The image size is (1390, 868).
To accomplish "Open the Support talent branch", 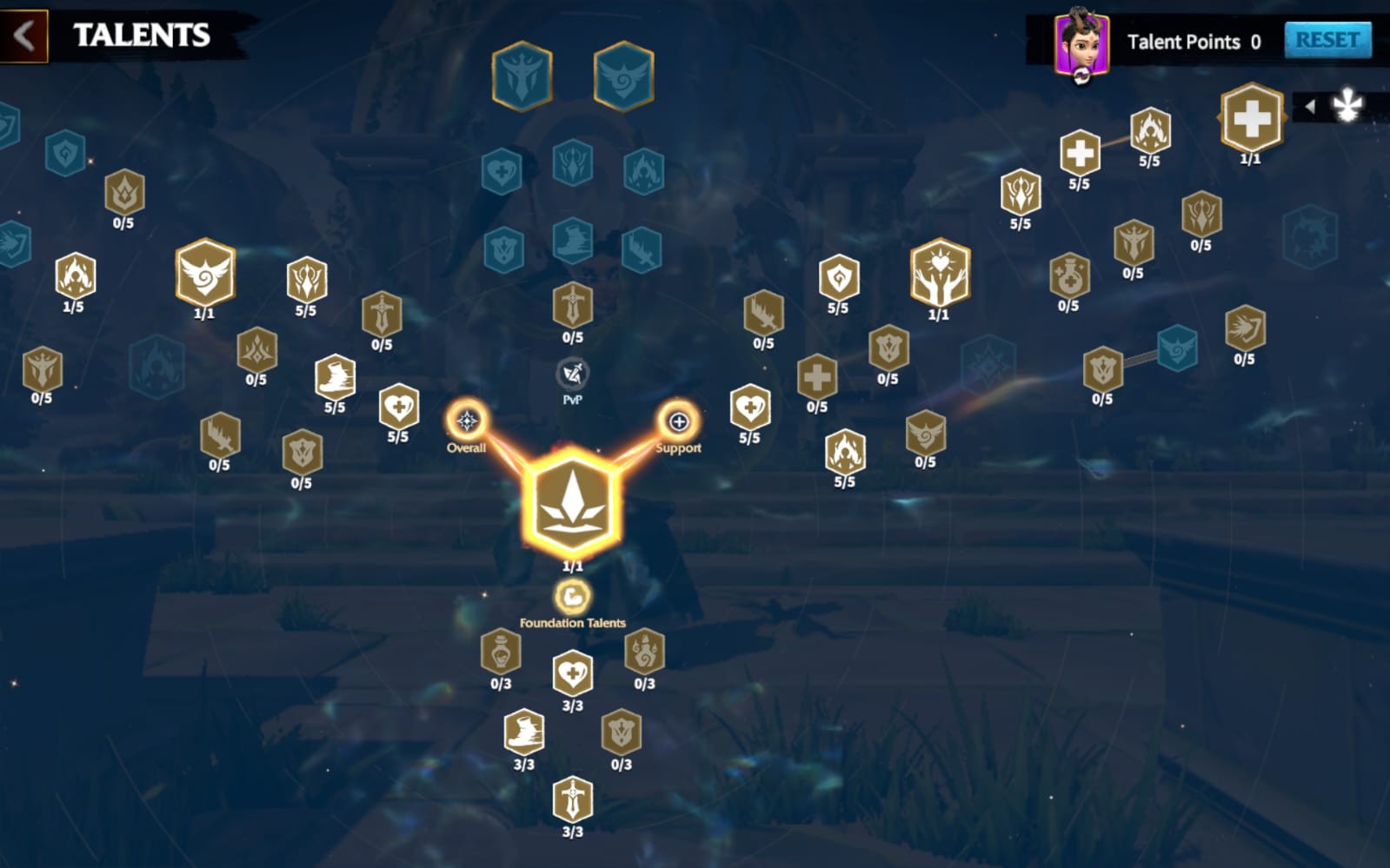I will [x=678, y=422].
